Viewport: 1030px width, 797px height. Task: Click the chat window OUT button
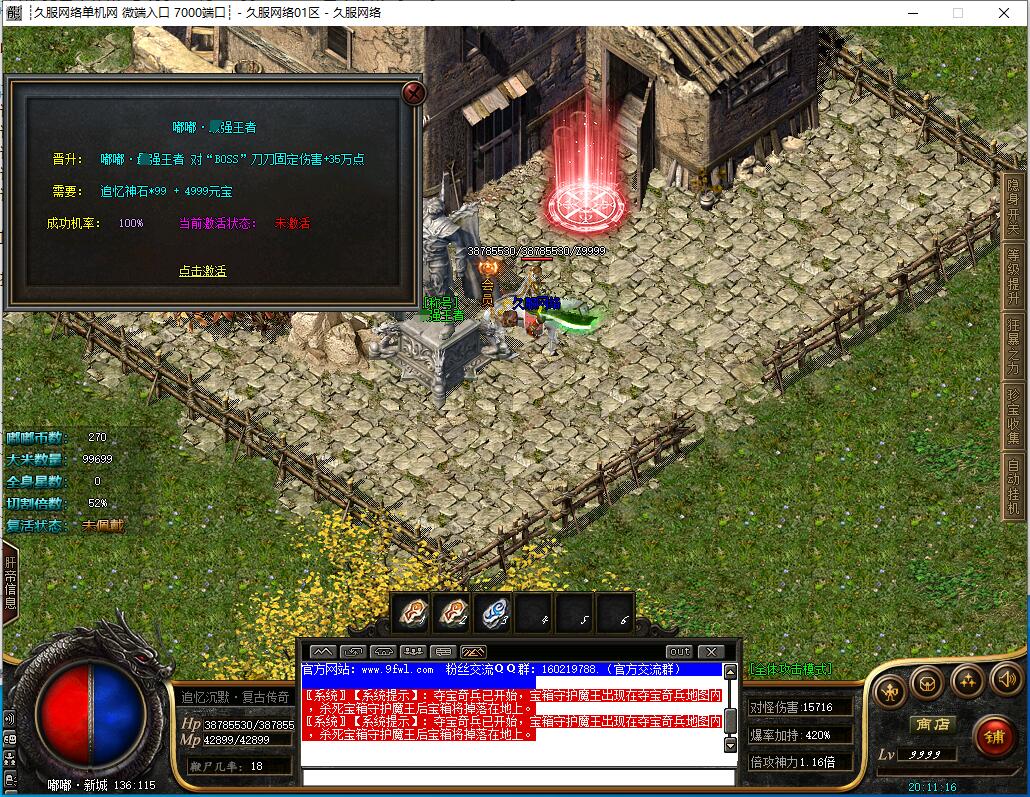[x=679, y=652]
